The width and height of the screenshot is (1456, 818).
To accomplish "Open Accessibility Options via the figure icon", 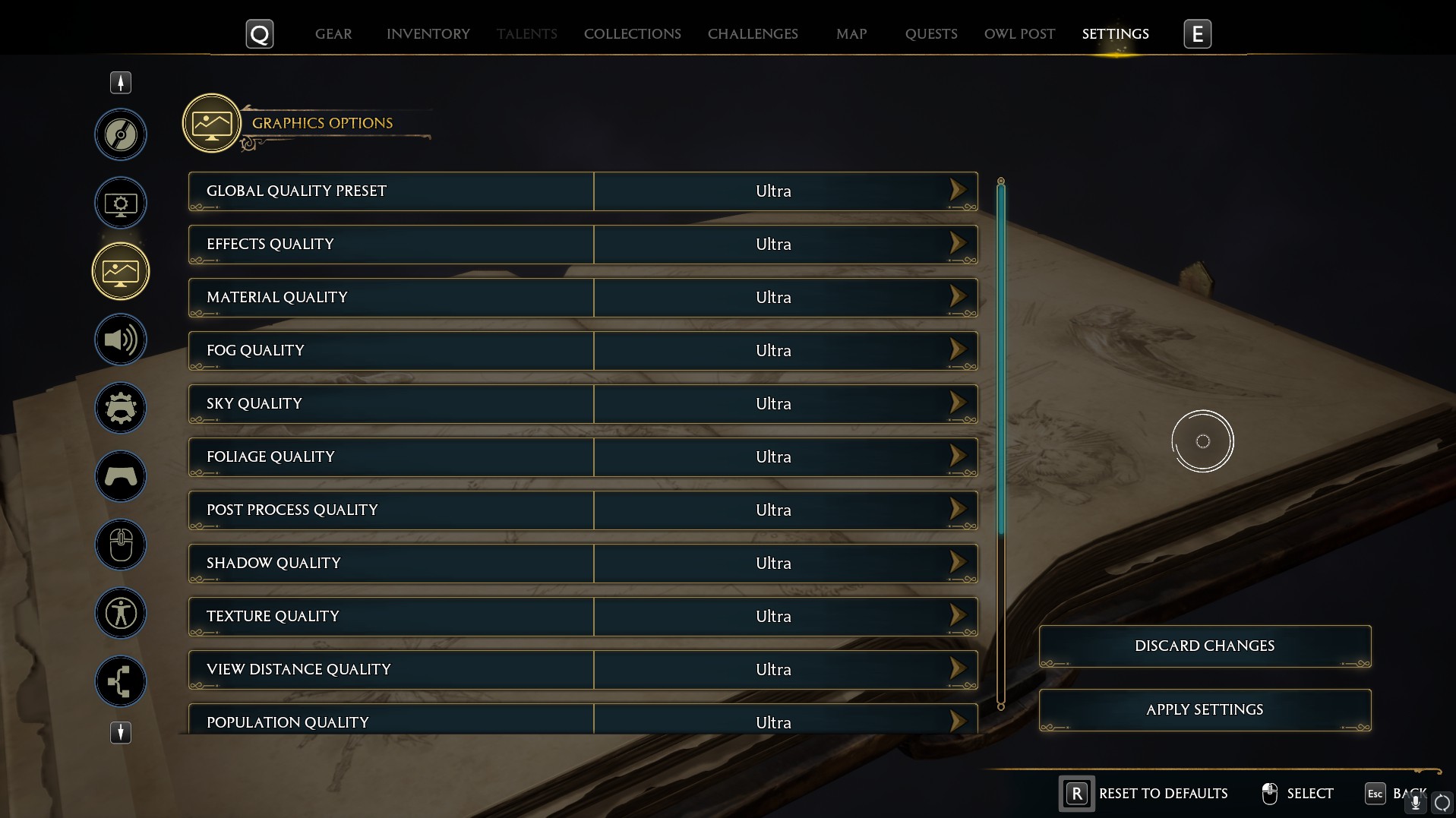I will click(120, 613).
